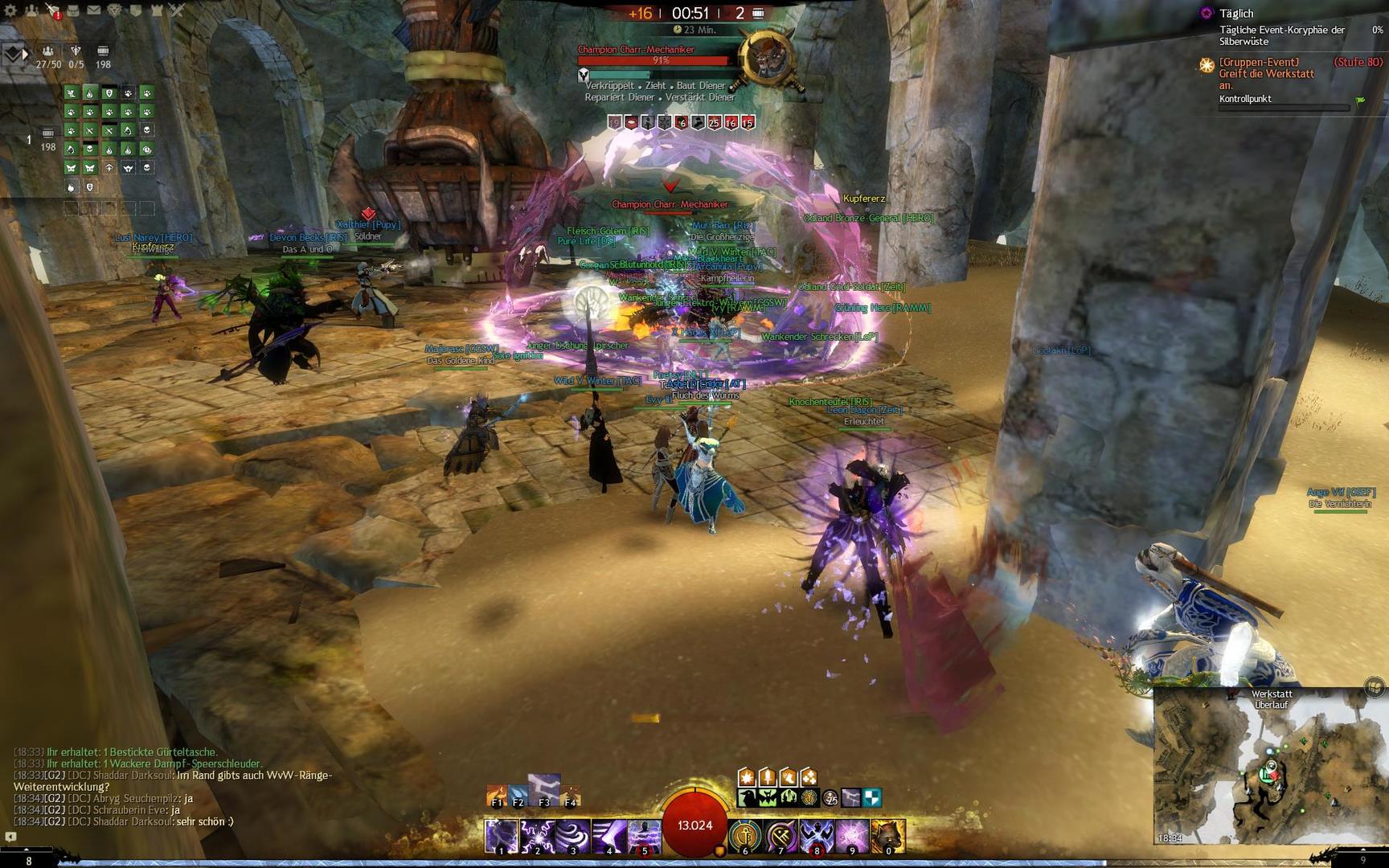Activate weapon skill 1 lightning attack
The height and width of the screenshot is (868, 1389).
502,836
